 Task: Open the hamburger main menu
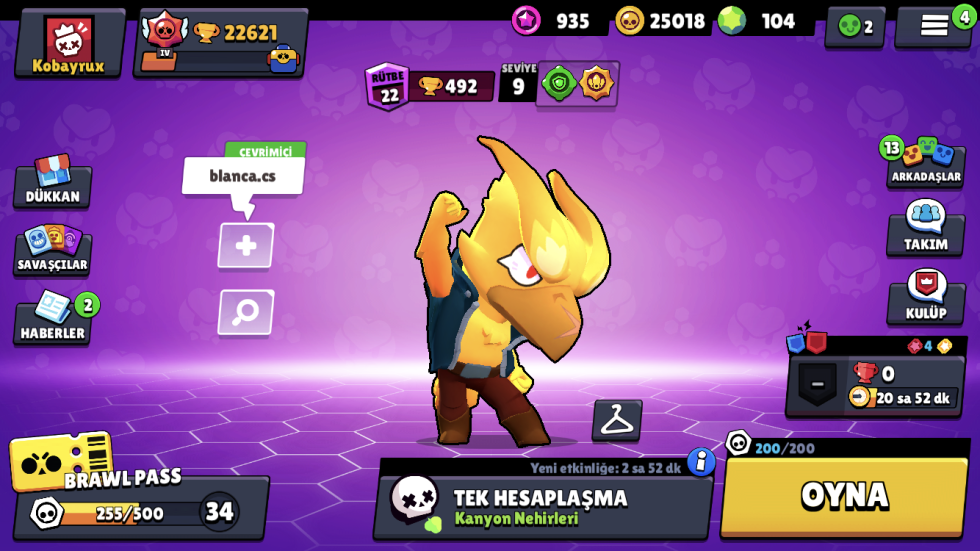tap(934, 27)
